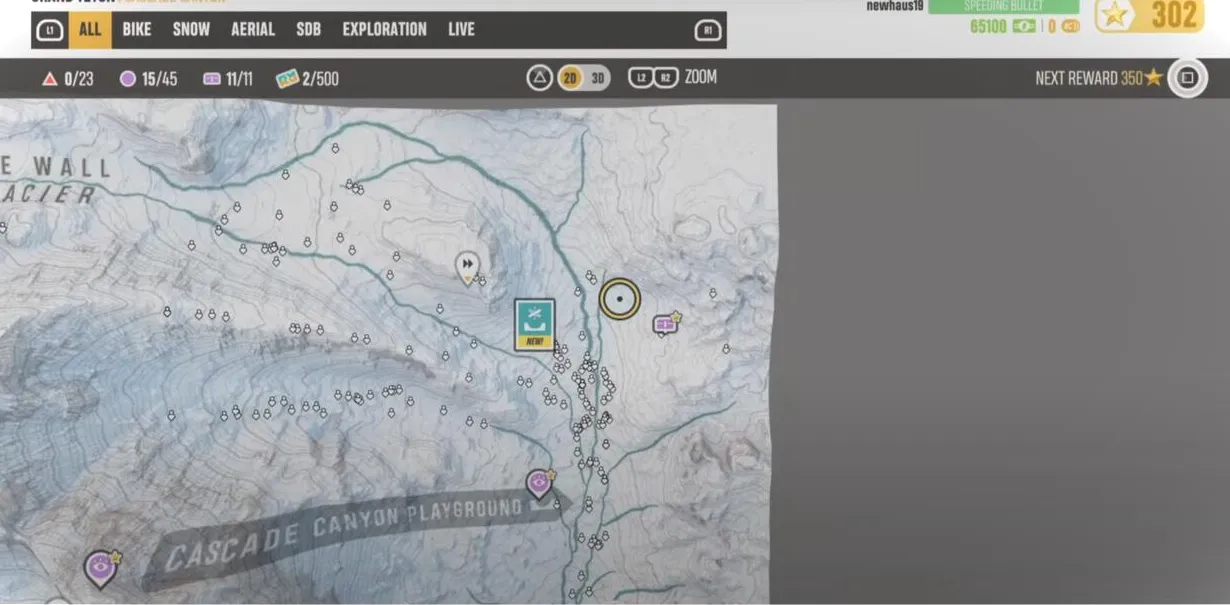Click the gold 302 stars badge

[1149, 16]
